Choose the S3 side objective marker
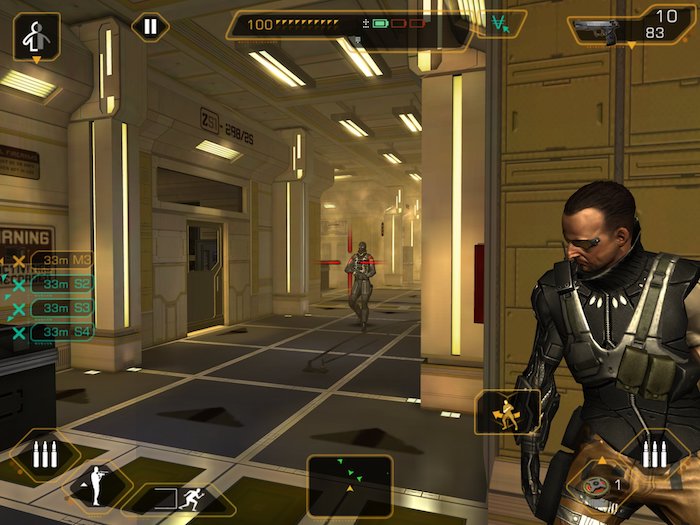Image resolution: width=700 pixels, height=525 pixels. coord(62,308)
